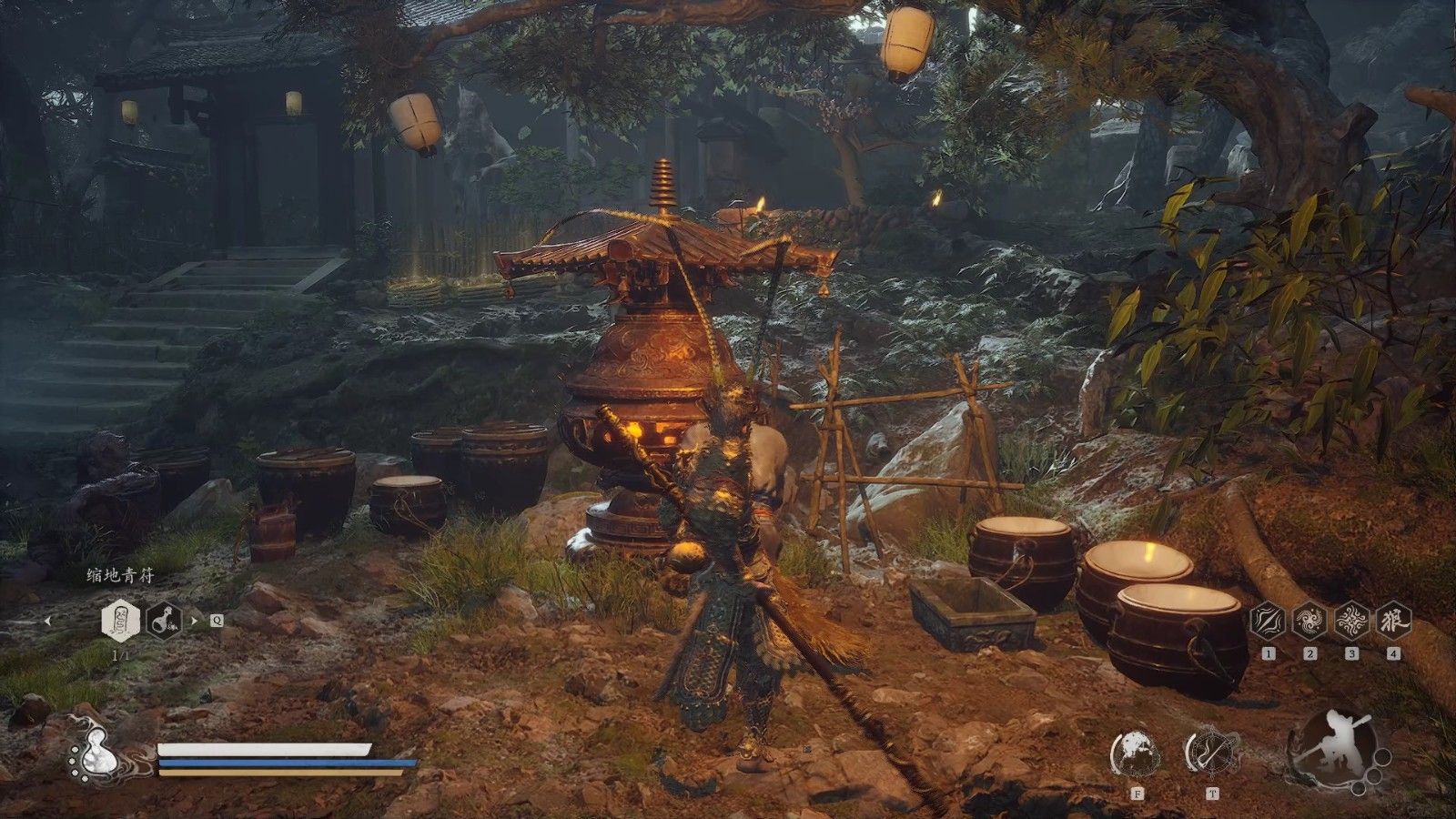Activate the 狼 wolf transformation spell

point(1393,621)
